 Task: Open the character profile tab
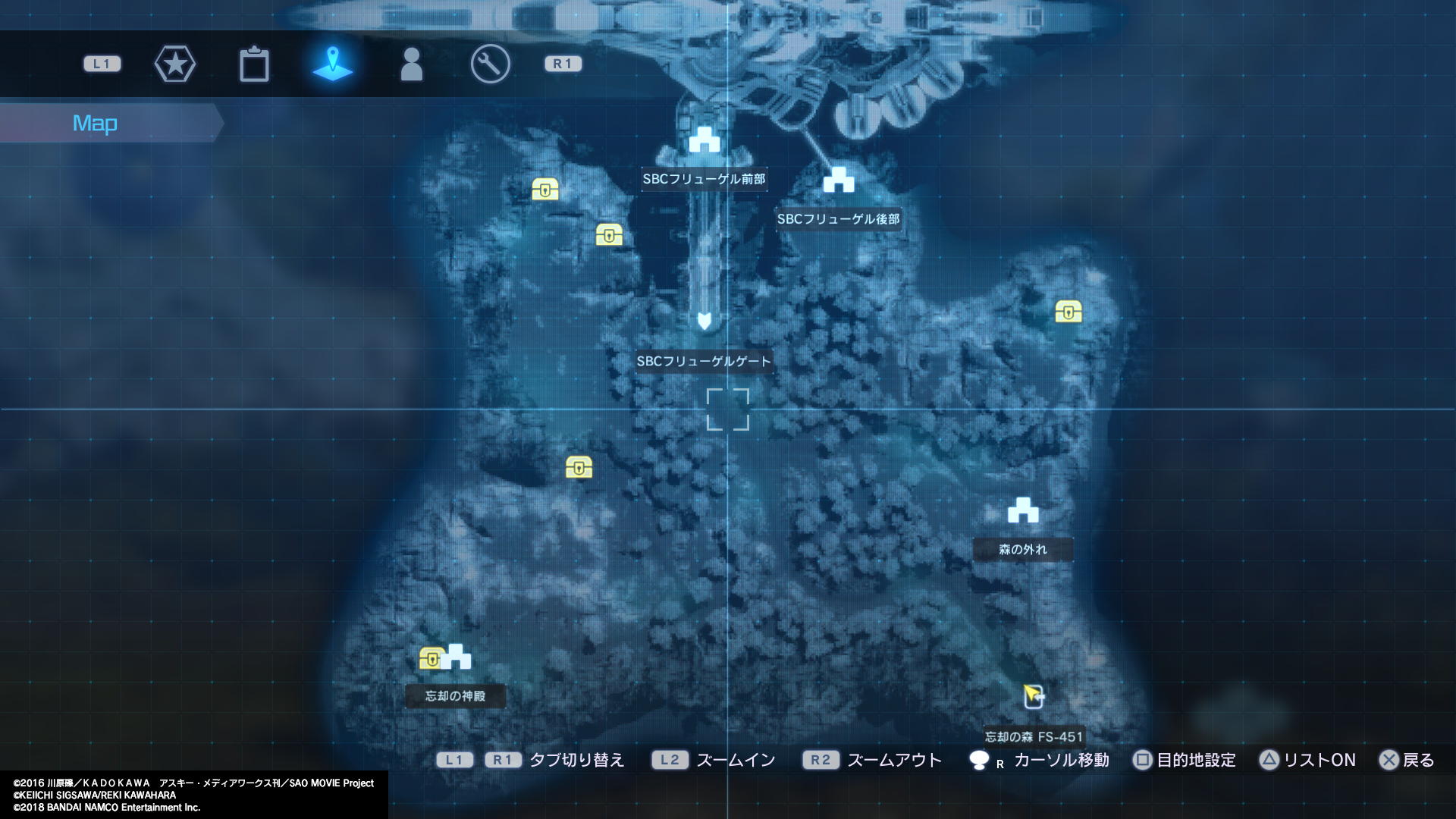pyautogui.click(x=412, y=64)
